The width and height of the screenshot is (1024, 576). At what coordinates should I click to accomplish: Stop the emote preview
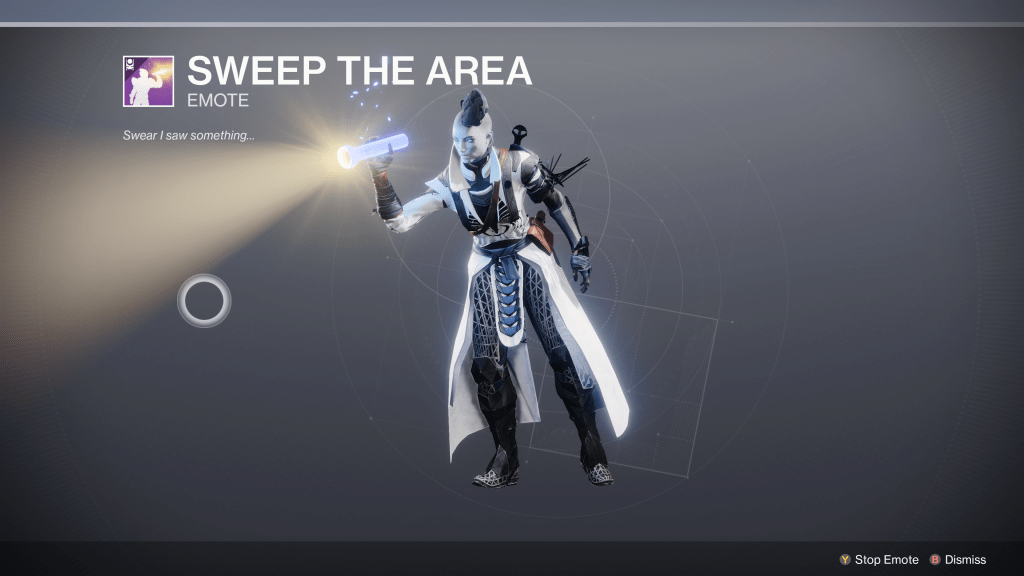click(x=879, y=560)
